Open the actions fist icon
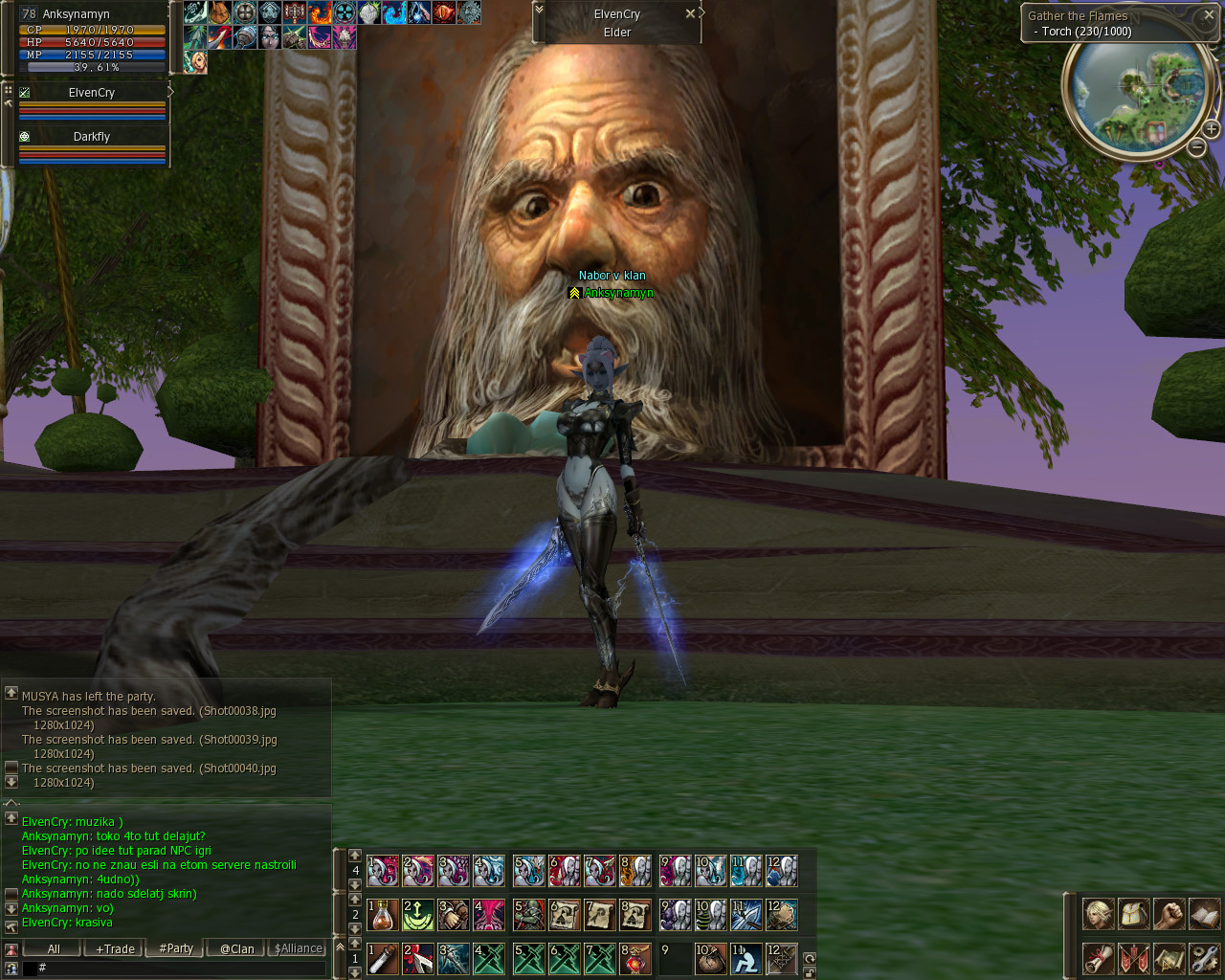This screenshot has height=980, width=1225. coord(1169,914)
